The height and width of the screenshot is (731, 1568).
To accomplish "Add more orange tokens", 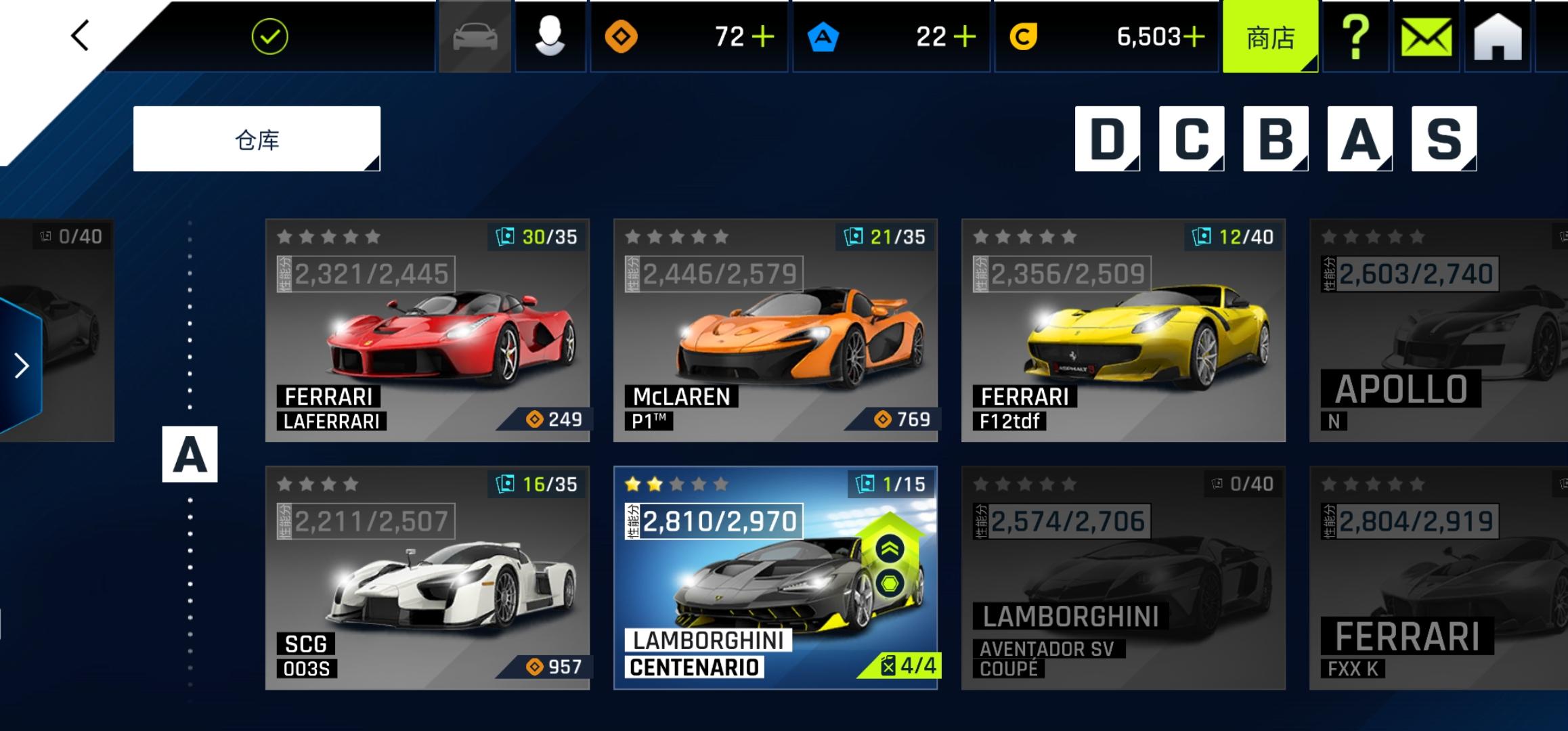I will [763, 37].
